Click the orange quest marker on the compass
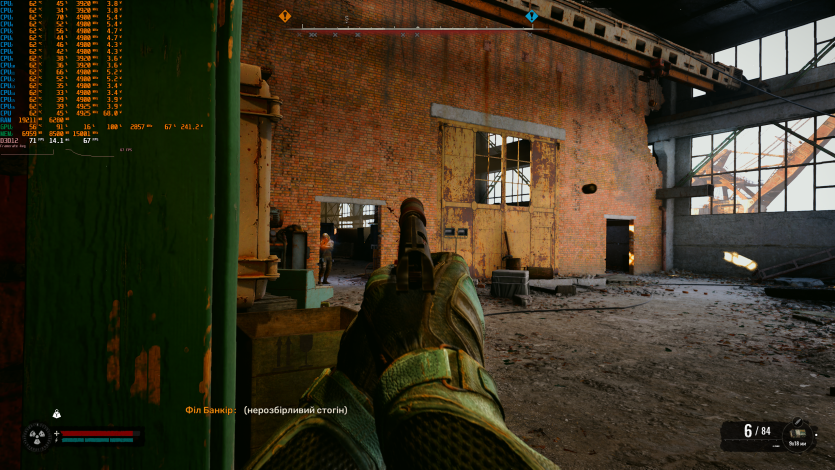Viewport: 835px width, 470px height. click(x=285, y=16)
